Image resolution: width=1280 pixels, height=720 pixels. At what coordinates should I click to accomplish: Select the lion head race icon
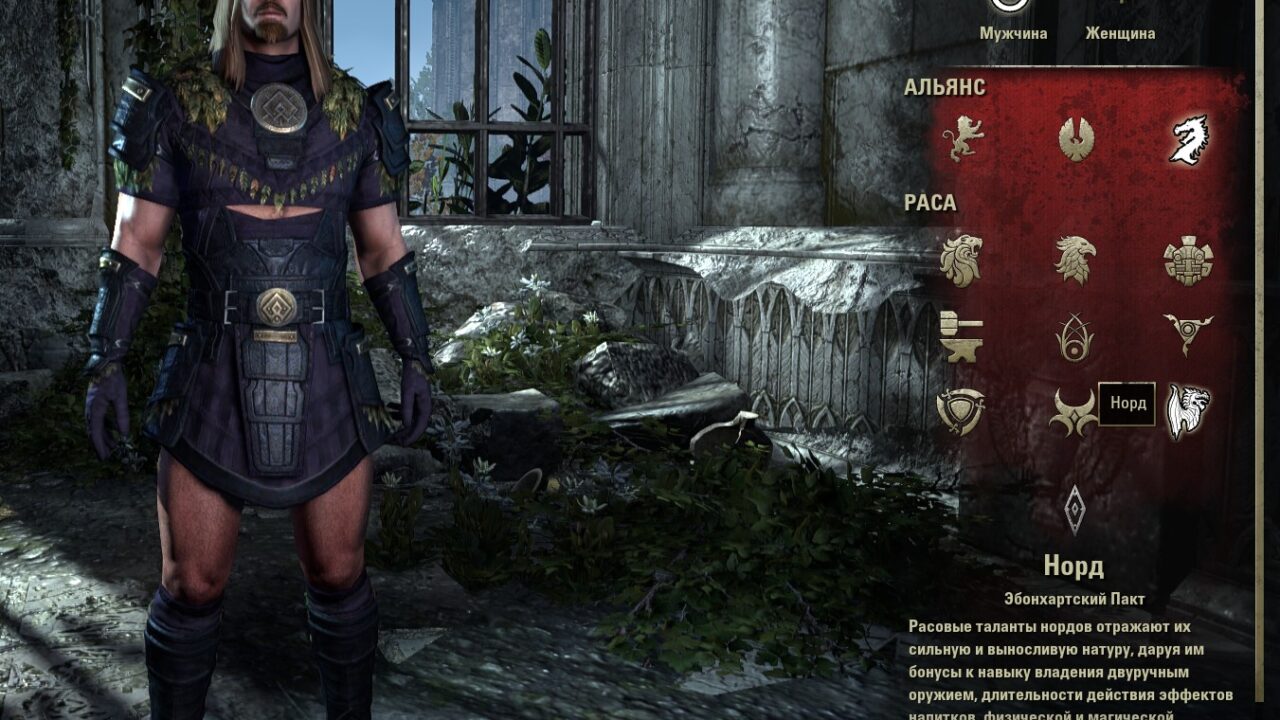click(962, 261)
